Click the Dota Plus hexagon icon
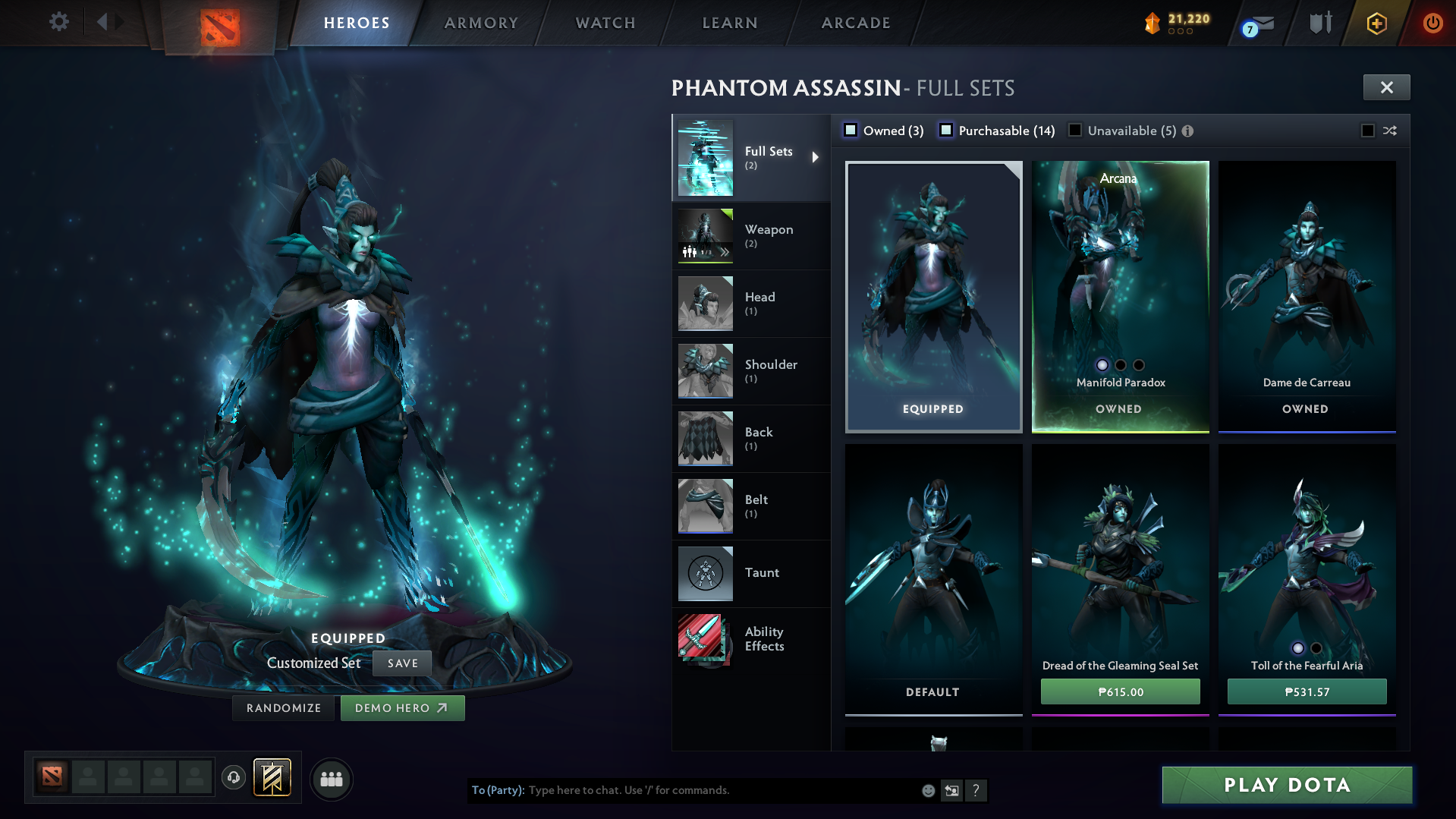The width and height of the screenshot is (1456, 819). click(x=1376, y=23)
